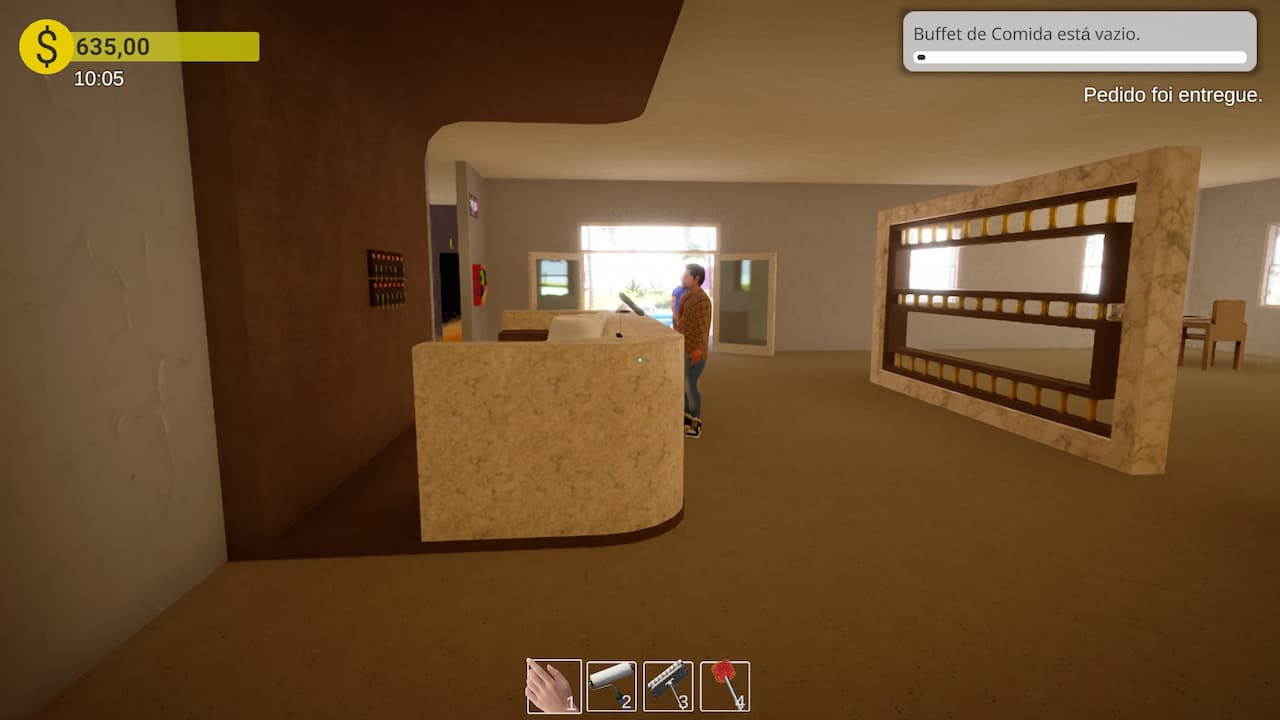Select the fly swatter in slot 4
1280x720 pixels.
tap(726, 685)
